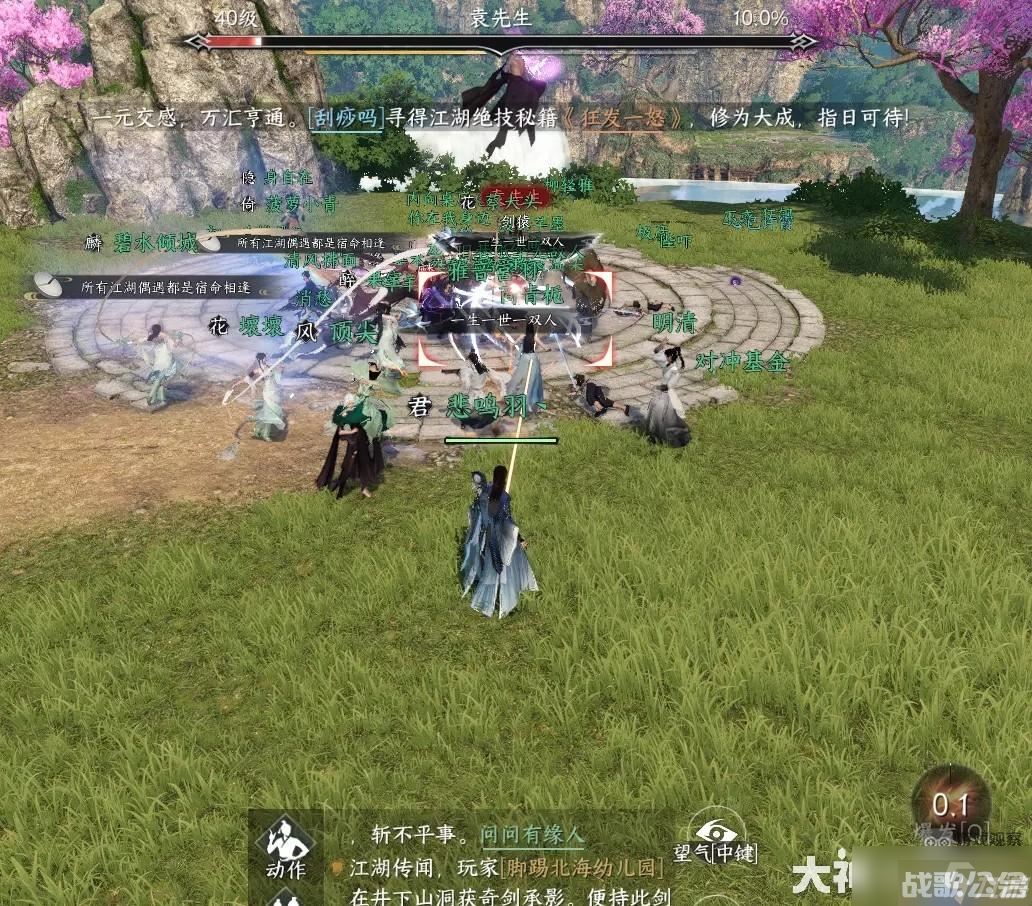Image resolution: width=1032 pixels, height=906 pixels.
Task: Click player name 刮痧吗 in announcement
Action: (x=346, y=117)
